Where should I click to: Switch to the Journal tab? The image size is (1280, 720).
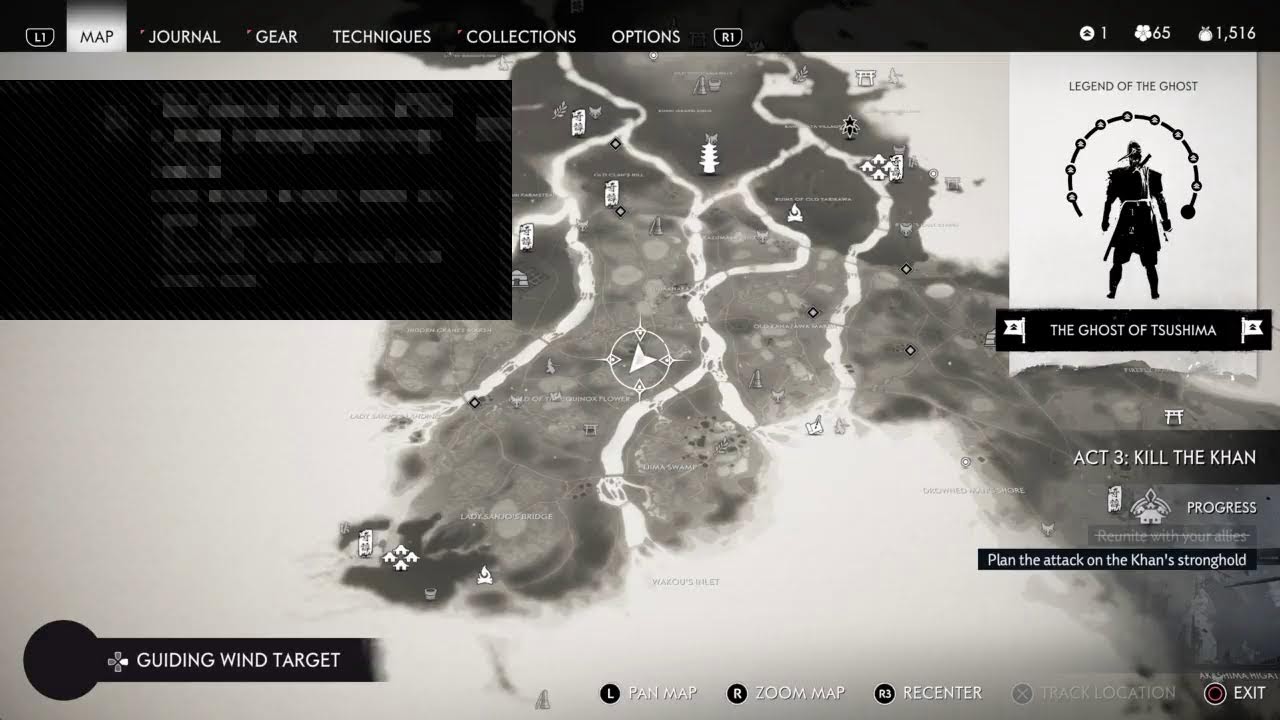(183, 36)
